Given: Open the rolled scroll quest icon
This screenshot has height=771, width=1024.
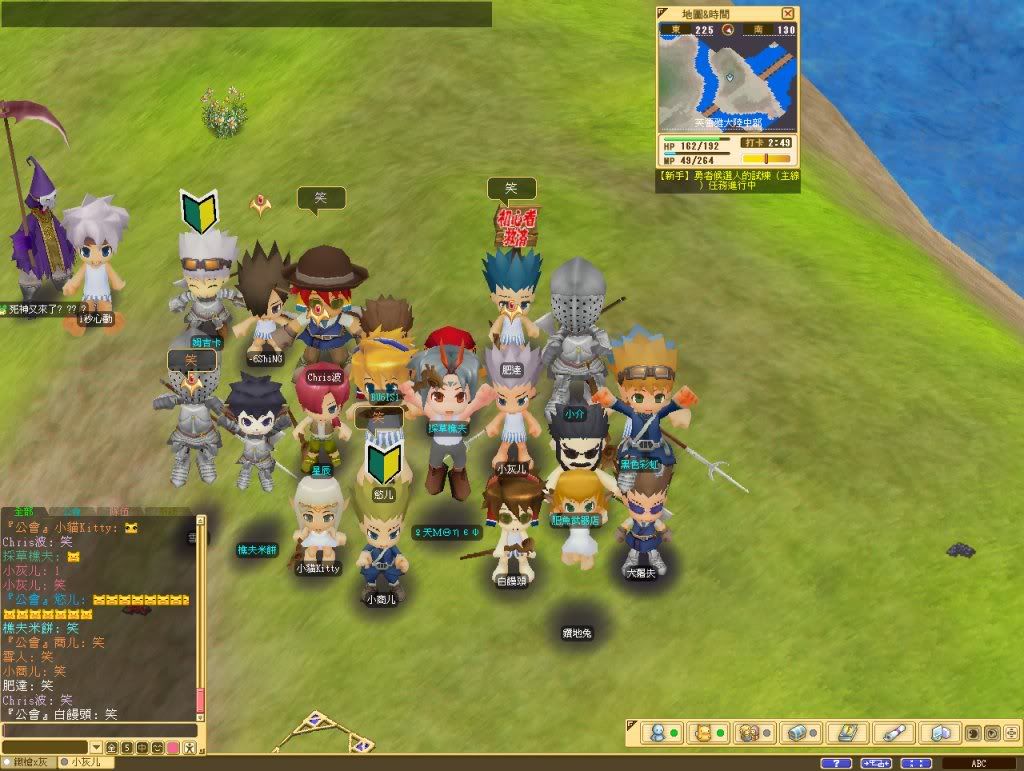Looking at the screenshot, I should [893, 732].
